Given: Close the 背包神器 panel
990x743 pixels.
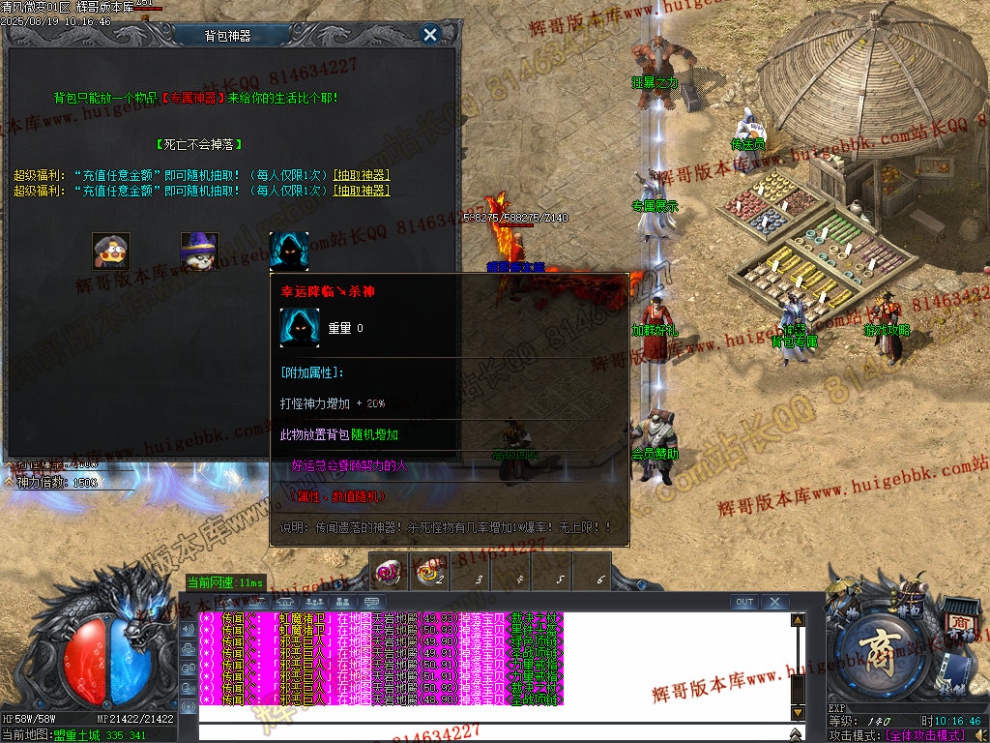Looking at the screenshot, I should coord(430,35).
